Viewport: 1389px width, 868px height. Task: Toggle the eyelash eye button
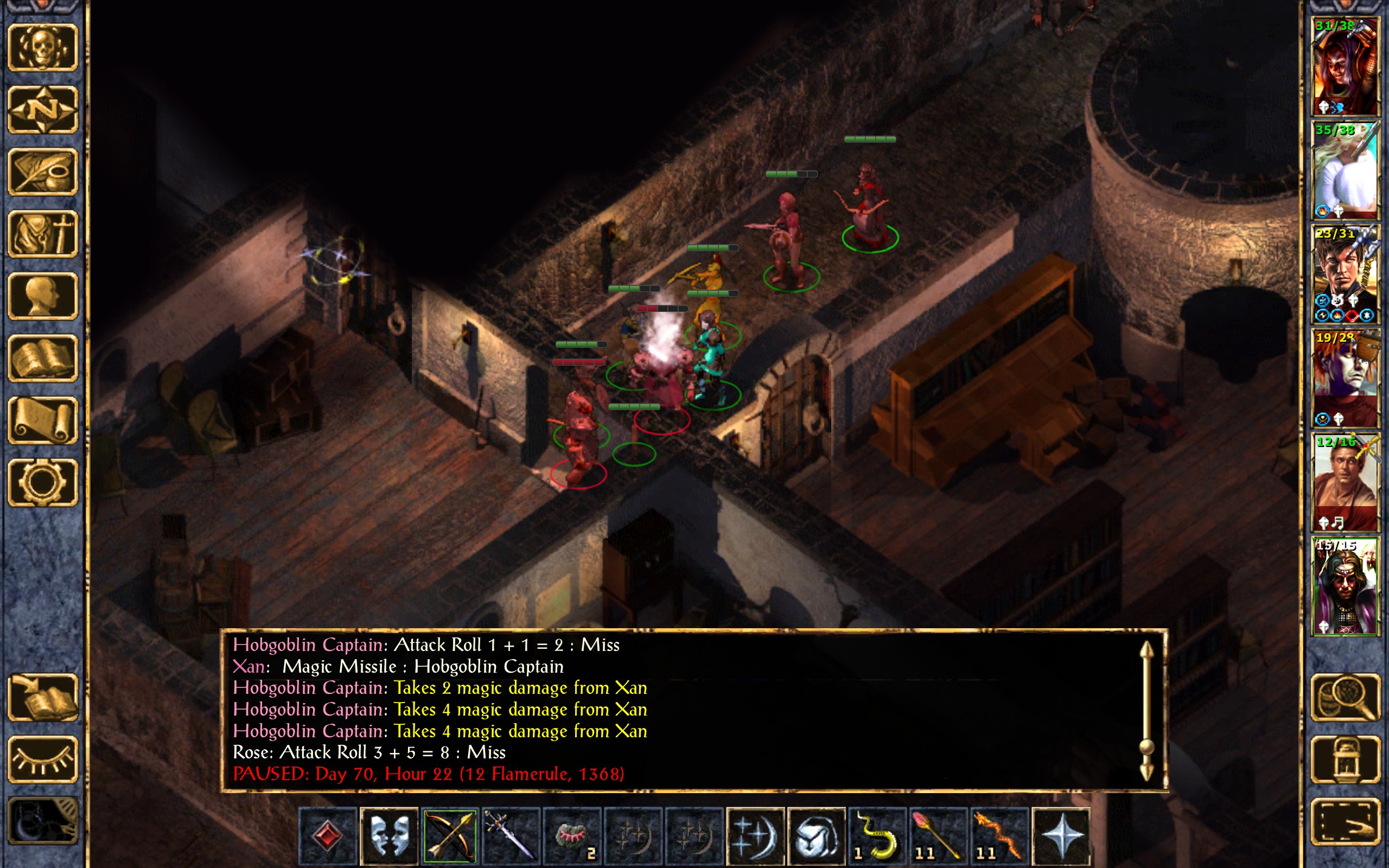[x=43, y=759]
